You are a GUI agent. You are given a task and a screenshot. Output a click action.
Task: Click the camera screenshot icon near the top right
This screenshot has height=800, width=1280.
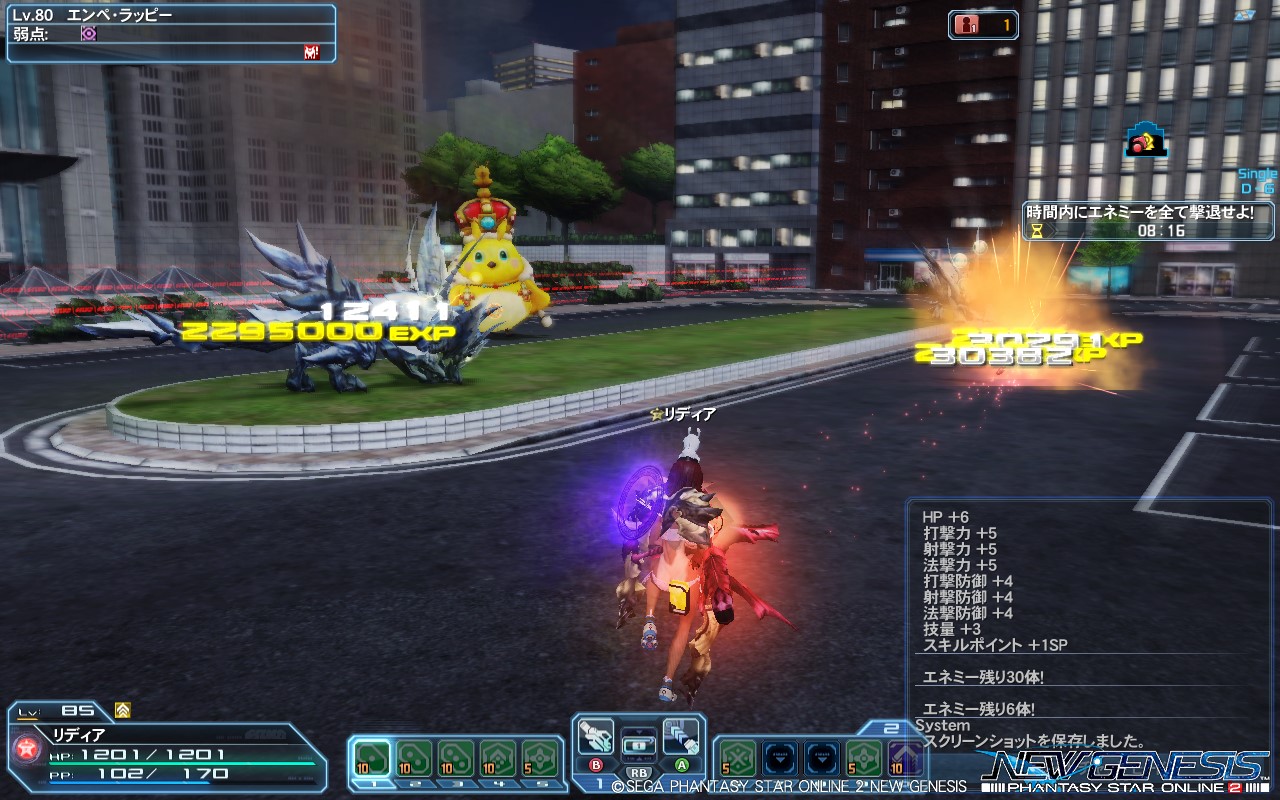point(1146,141)
